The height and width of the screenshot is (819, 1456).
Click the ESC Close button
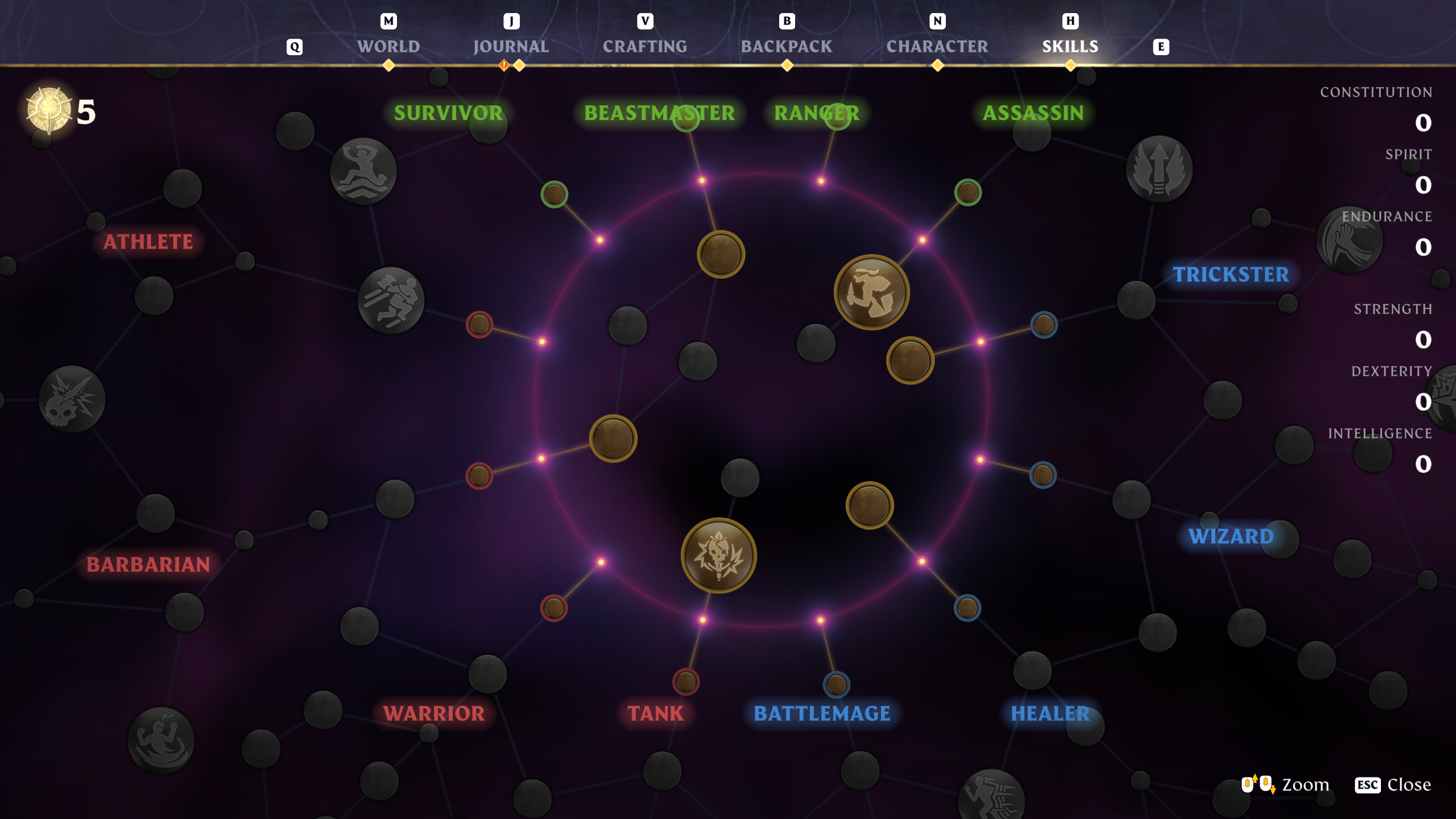[1388, 785]
